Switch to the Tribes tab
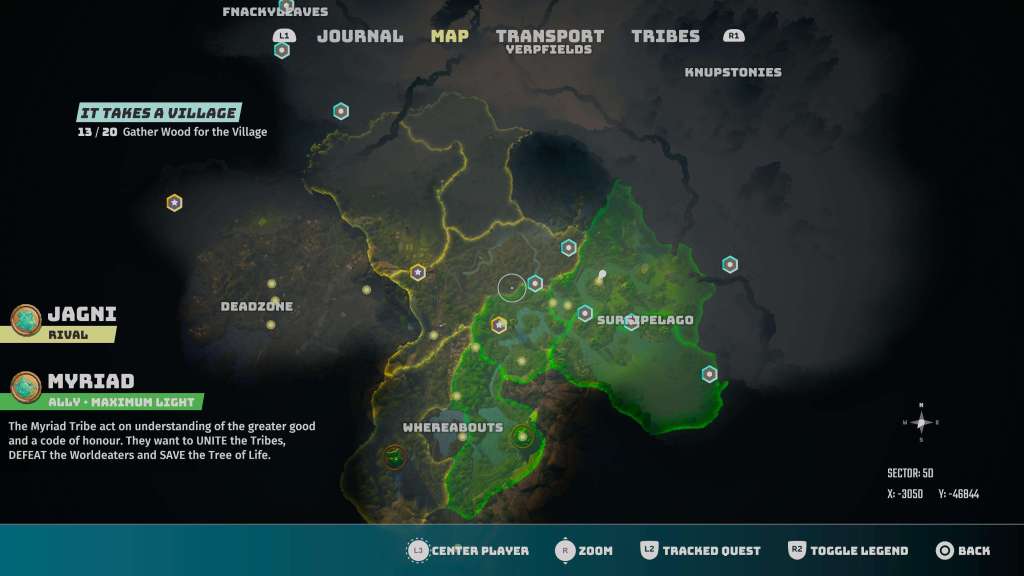 coord(665,36)
